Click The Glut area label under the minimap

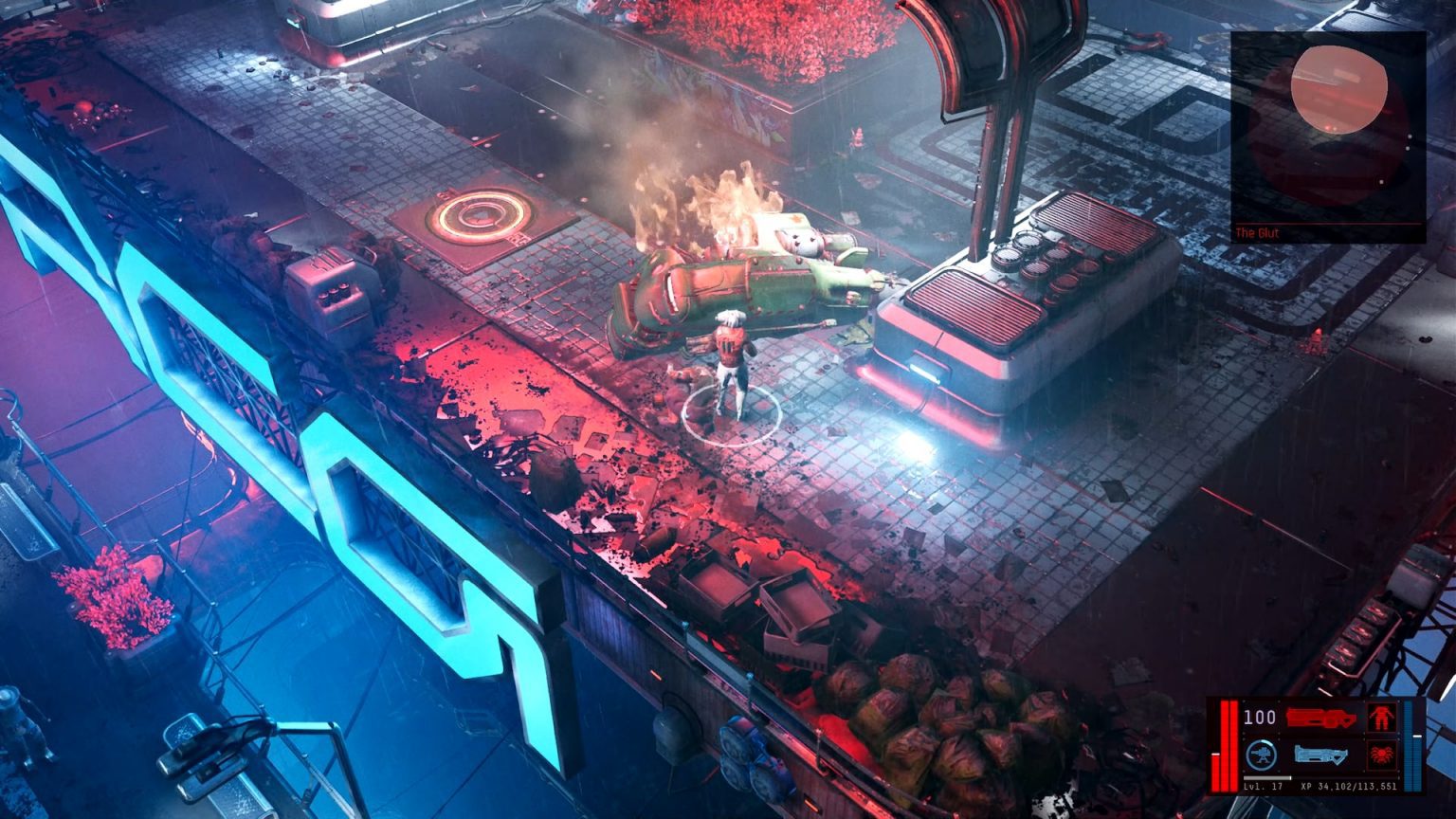point(1257,232)
